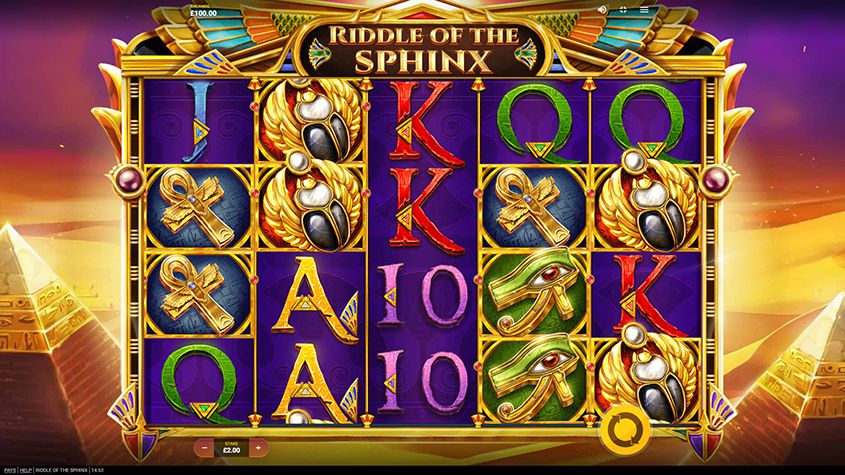
Task: Decrease the stake with the minus button
Action: point(207,447)
